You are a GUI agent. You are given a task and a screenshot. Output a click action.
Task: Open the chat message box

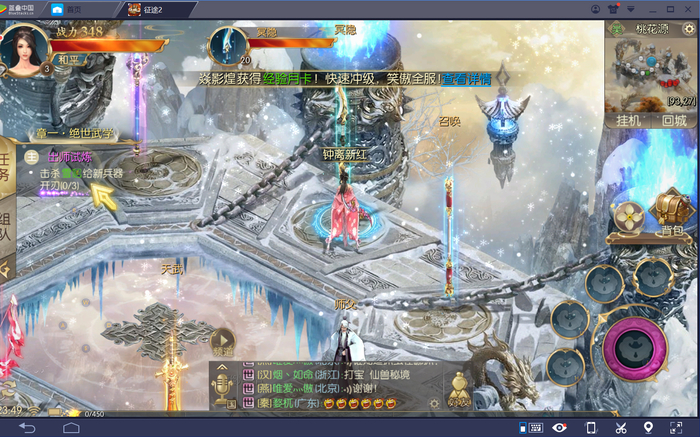click(340, 388)
